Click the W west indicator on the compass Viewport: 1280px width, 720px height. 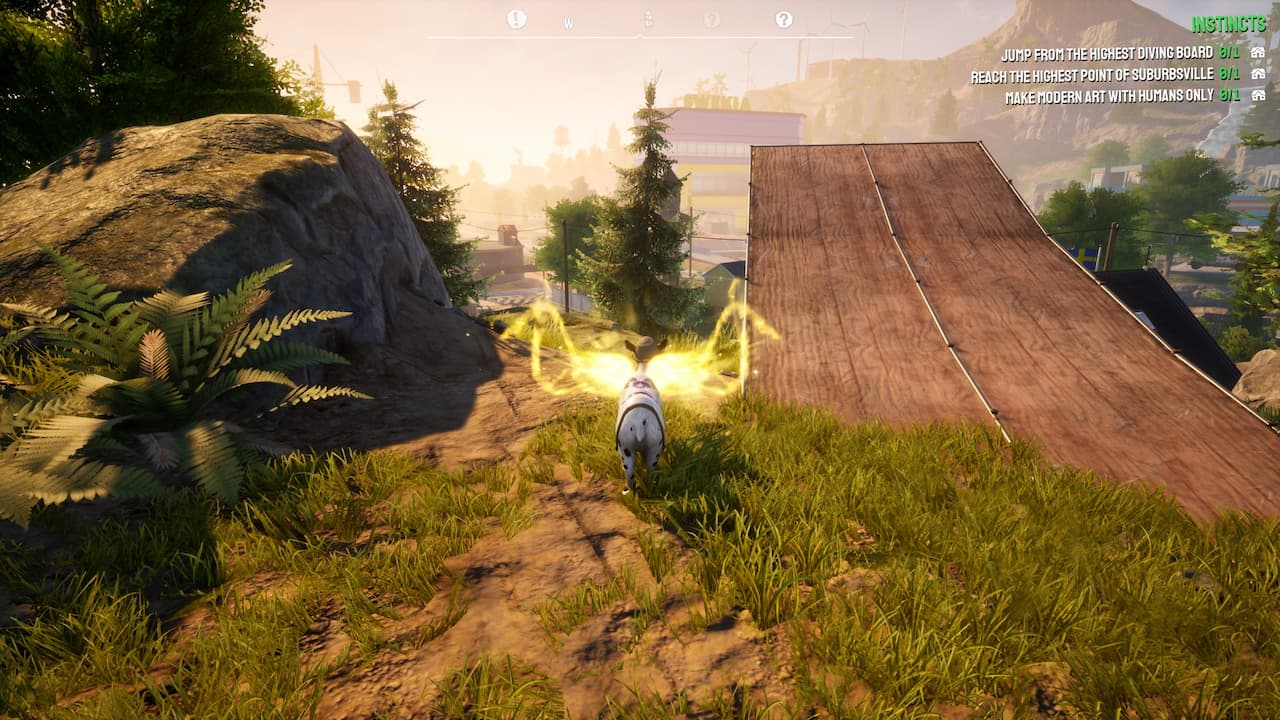(x=568, y=20)
